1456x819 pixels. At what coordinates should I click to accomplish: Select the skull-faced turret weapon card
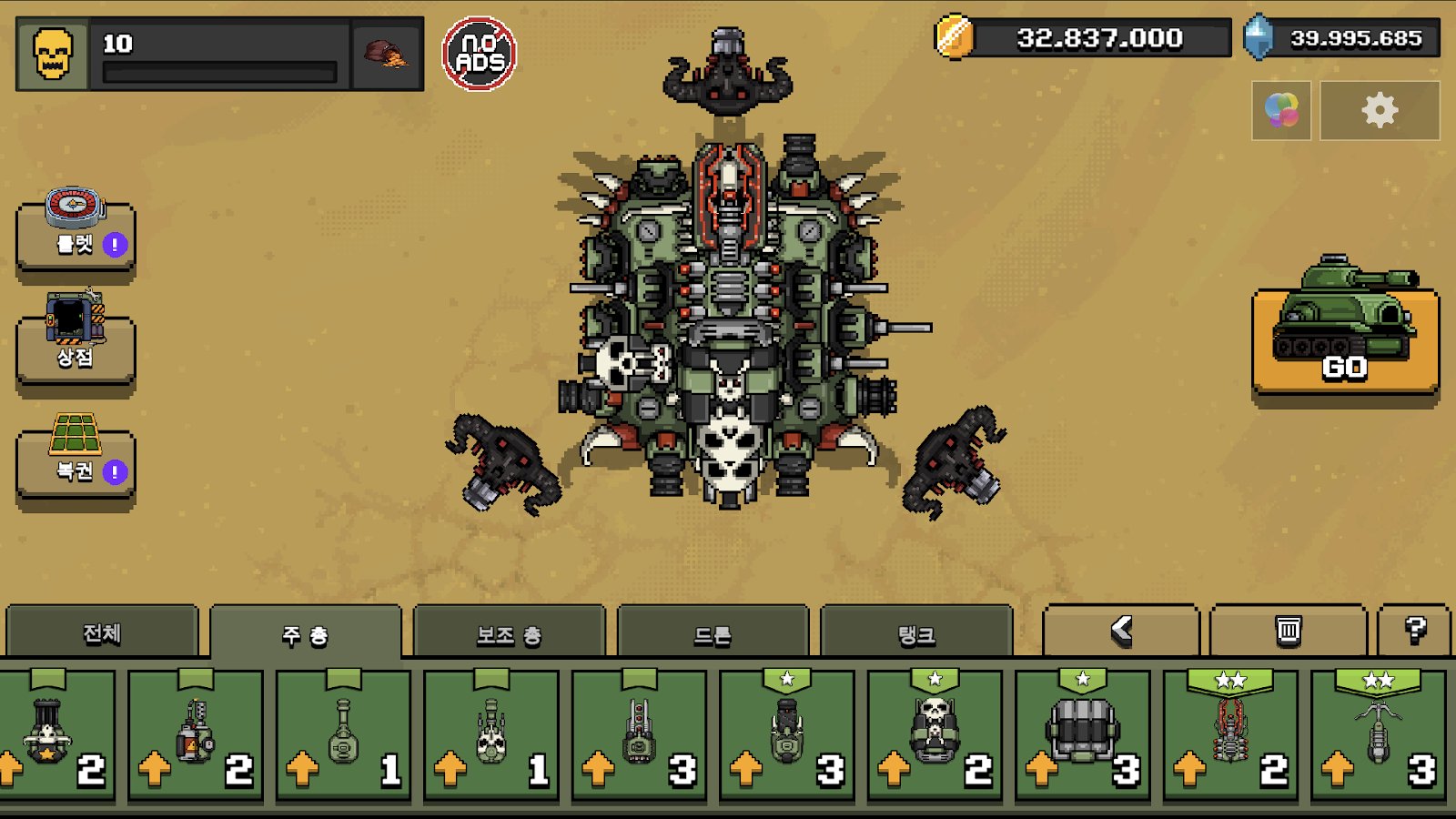[x=935, y=735]
